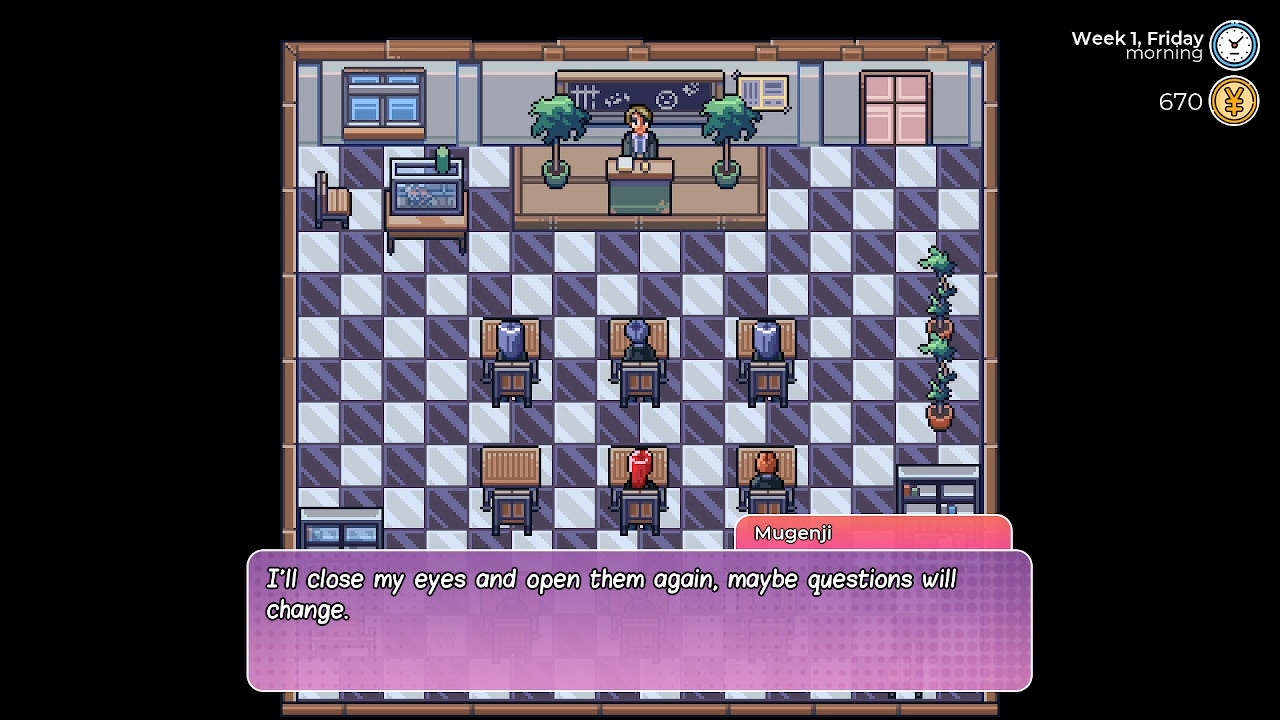Expand the Mugenji dialogue name tag

pyautogui.click(x=793, y=532)
